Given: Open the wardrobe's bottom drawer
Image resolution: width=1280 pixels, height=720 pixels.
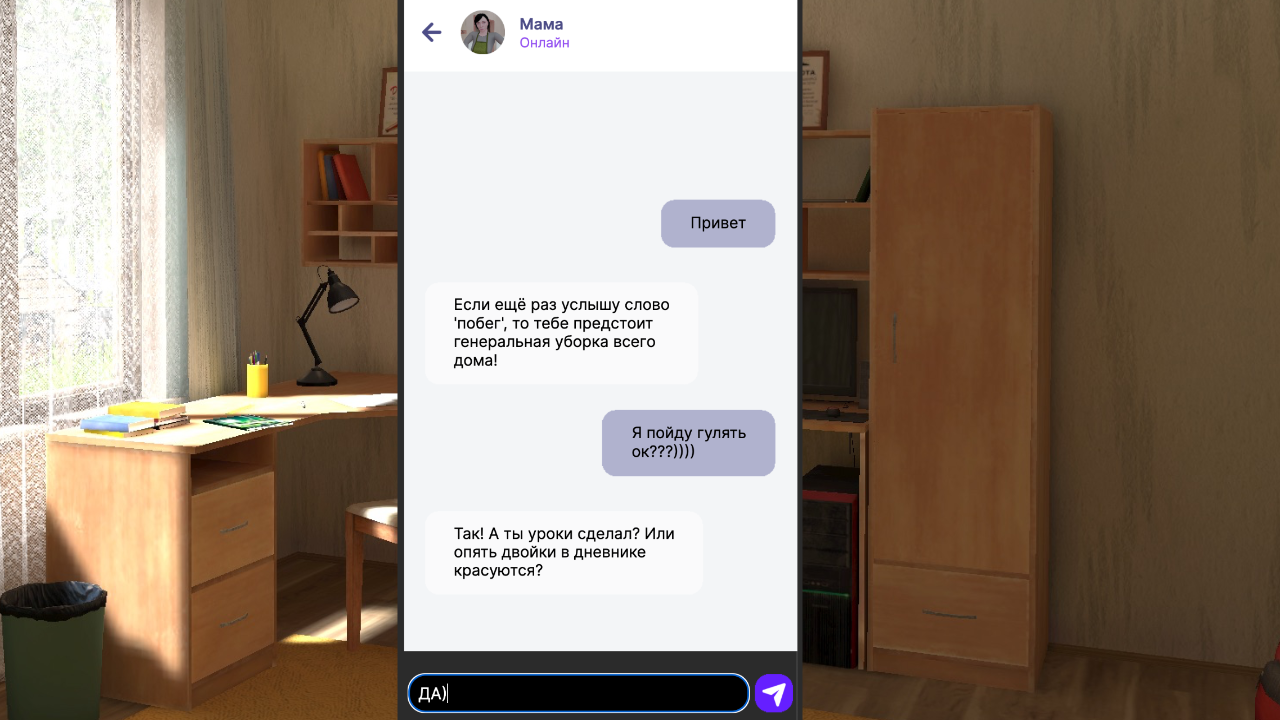Looking at the screenshot, I should (950, 607).
